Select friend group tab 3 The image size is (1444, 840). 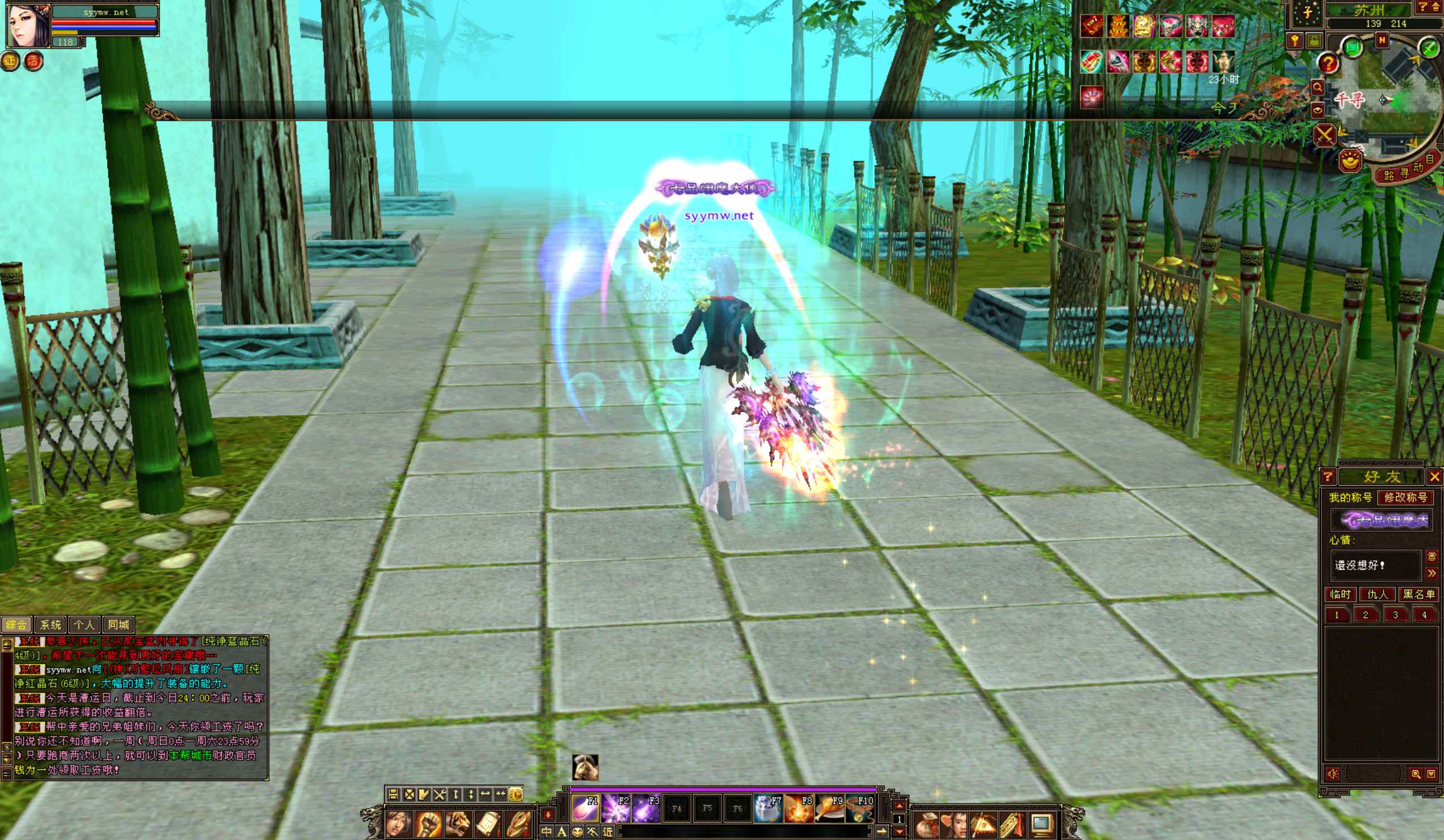pos(1395,615)
